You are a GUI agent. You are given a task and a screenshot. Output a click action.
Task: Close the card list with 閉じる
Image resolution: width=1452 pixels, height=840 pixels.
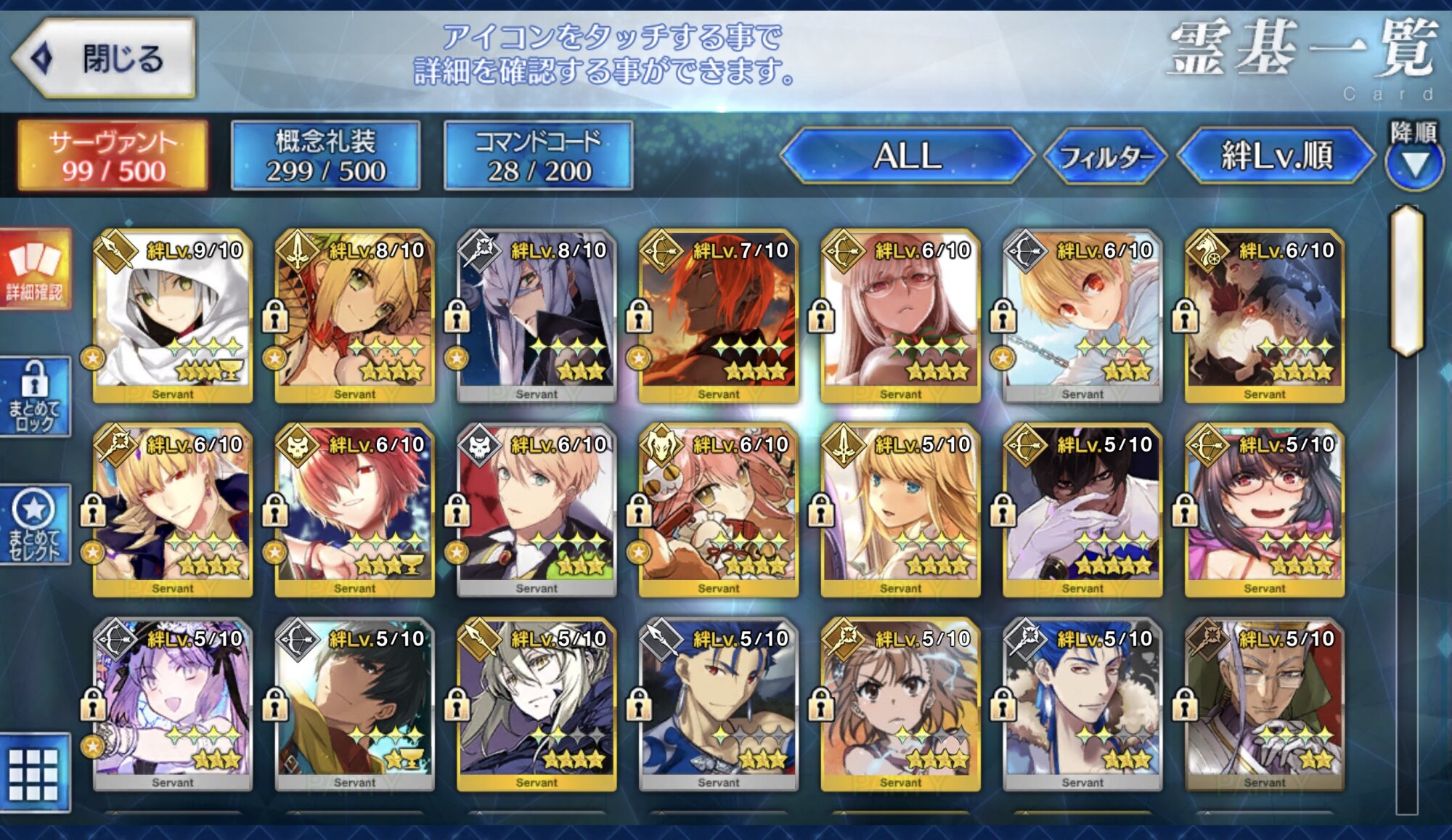tap(105, 58)
